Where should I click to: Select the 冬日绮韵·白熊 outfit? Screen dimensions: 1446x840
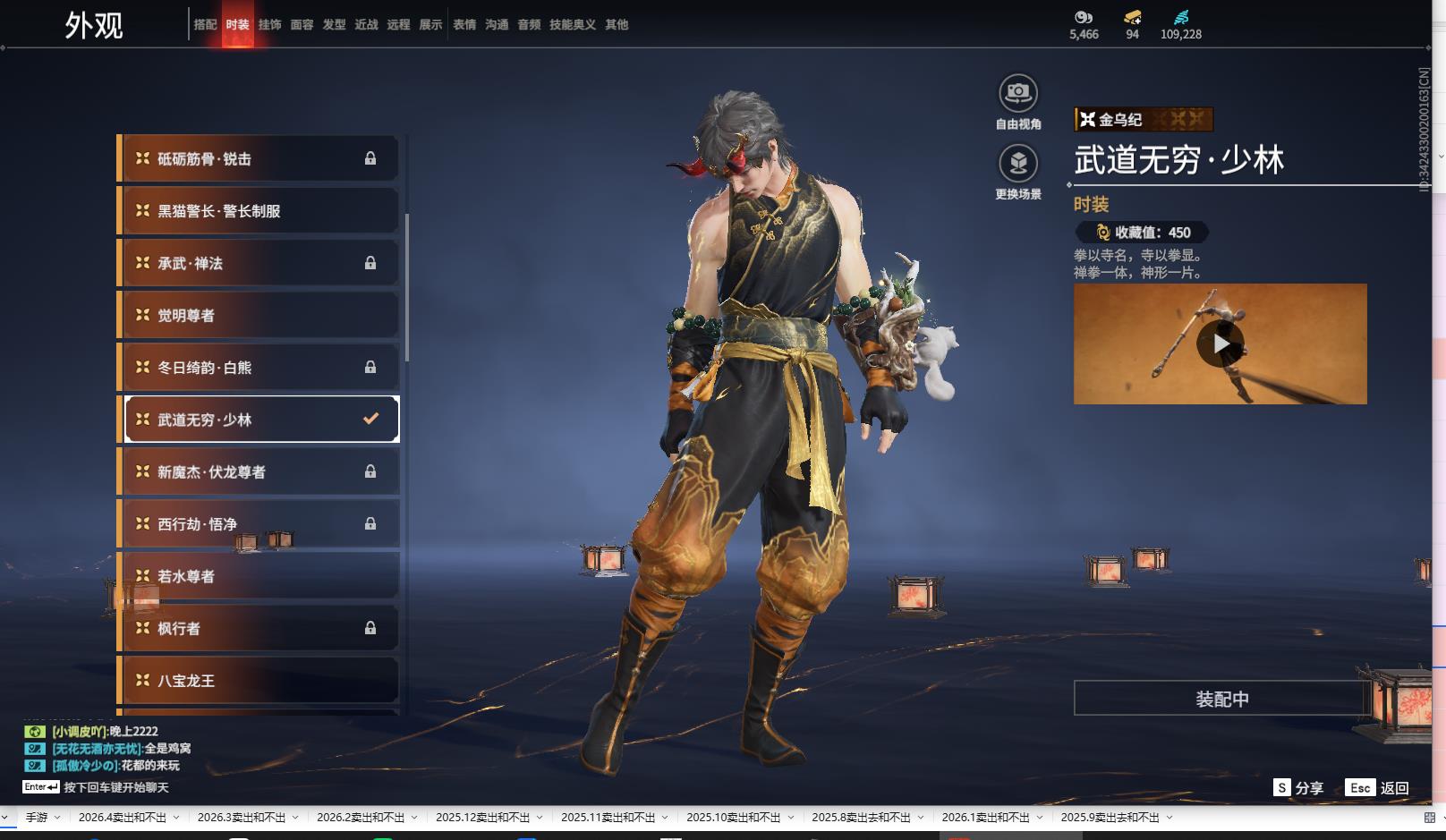[x=259, y=368]
